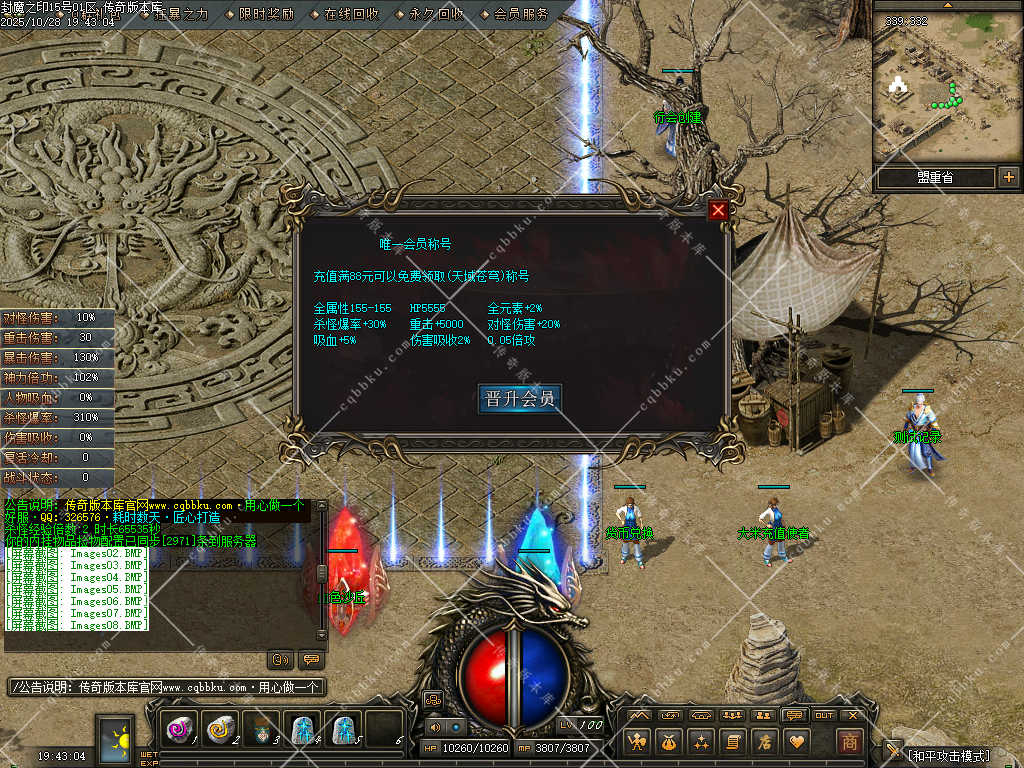
Task: Click the 晋升会员 upgrade button
Action: 519,398
